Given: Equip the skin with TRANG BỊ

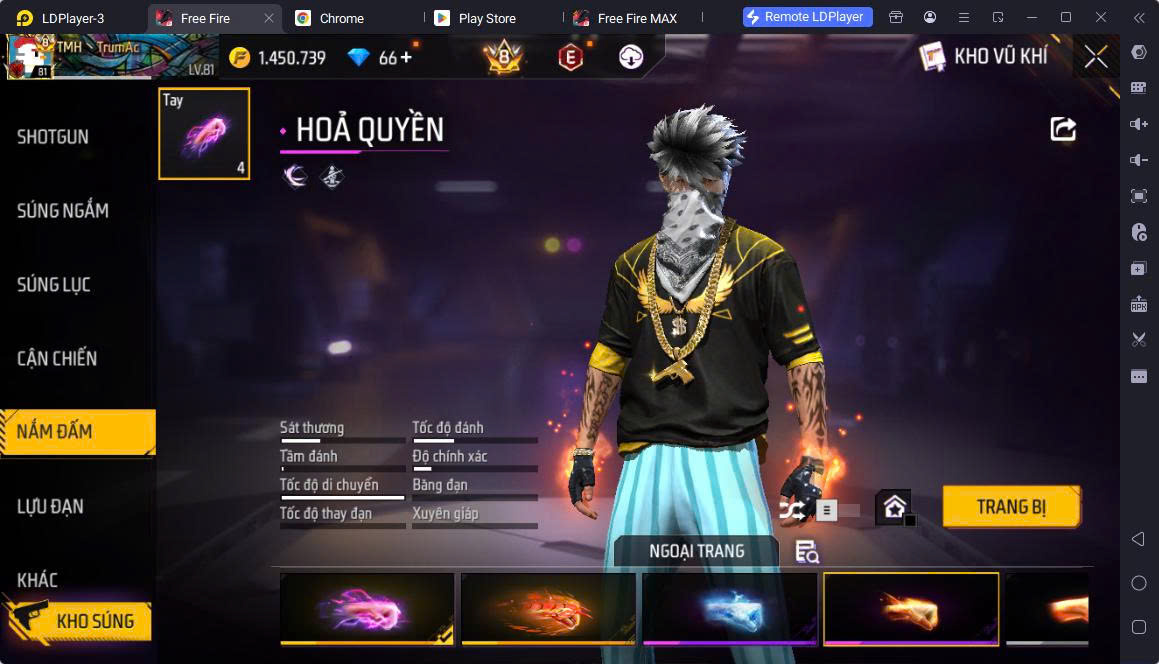Looking at the screenshot, I should 1011,507.
